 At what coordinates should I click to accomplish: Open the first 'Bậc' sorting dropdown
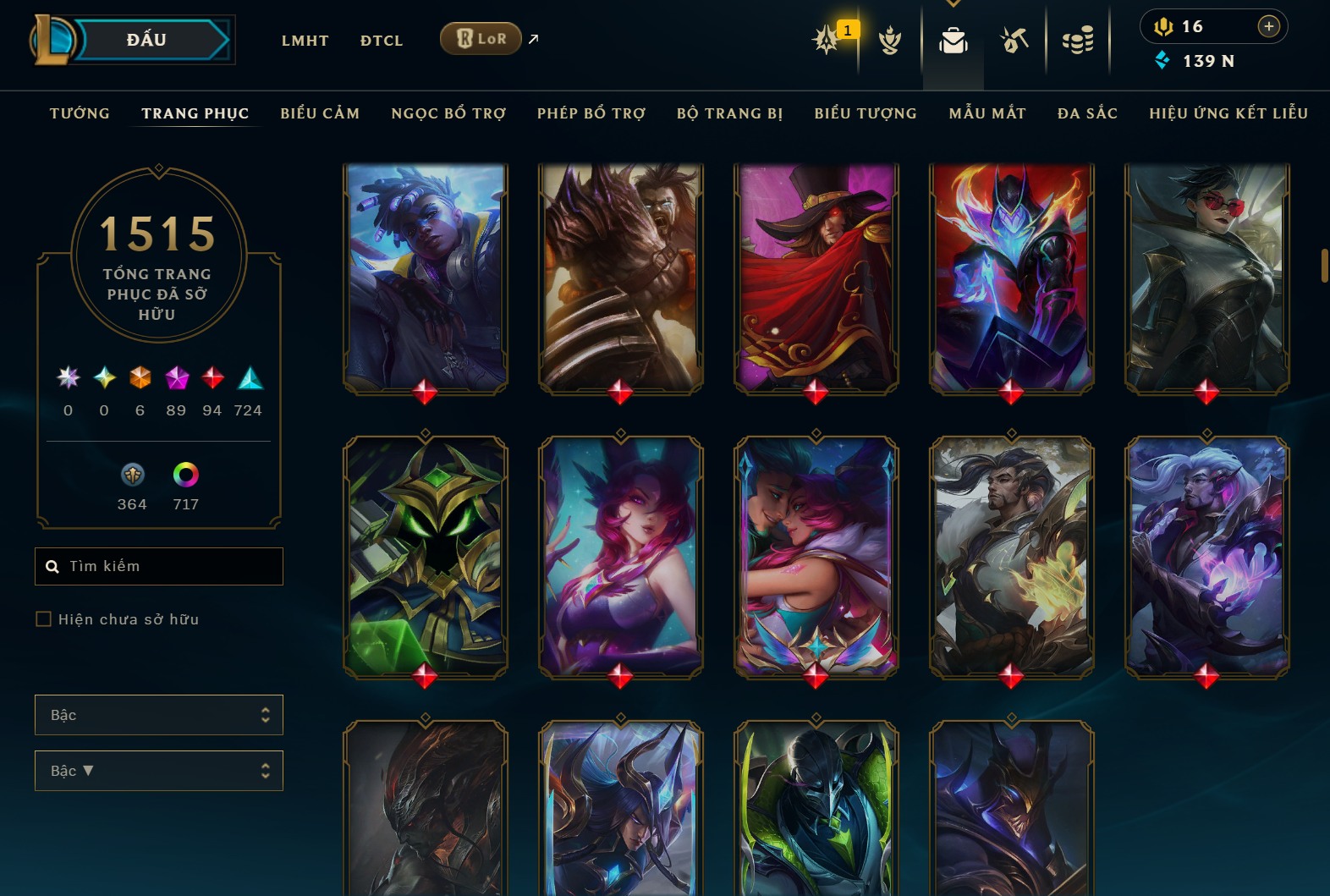pos(158,715)
